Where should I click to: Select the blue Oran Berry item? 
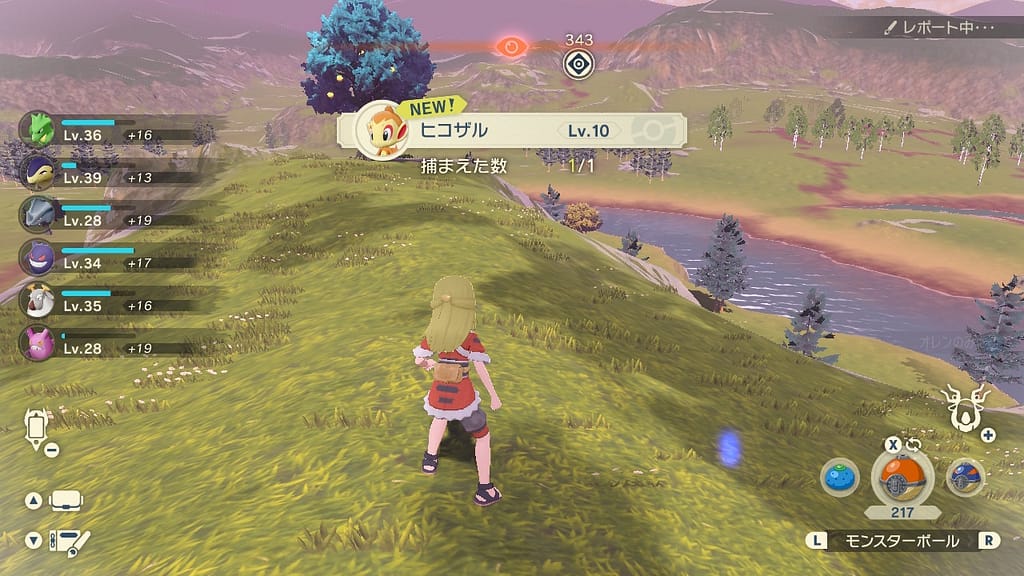pyautogui.click(x=840, y=477)
